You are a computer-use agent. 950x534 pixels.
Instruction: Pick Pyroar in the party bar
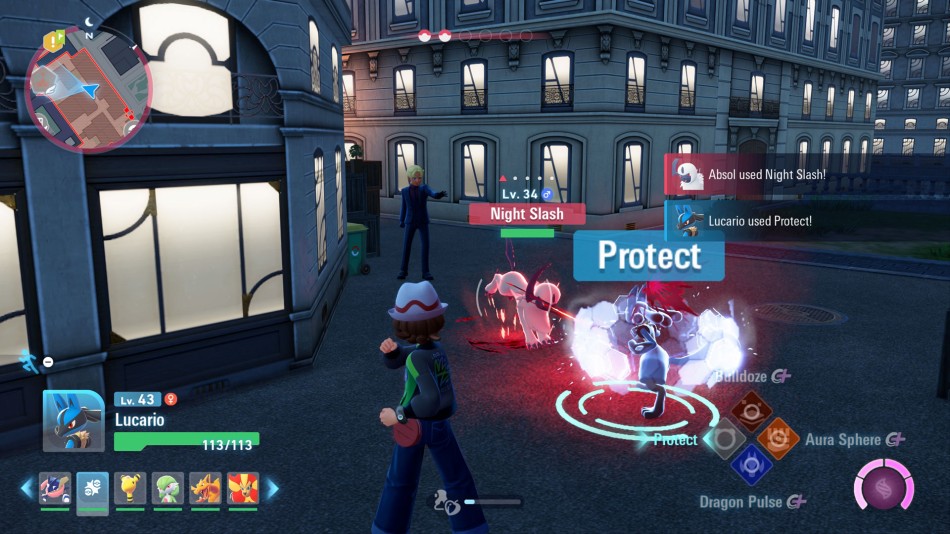click(x=242, y=489)
